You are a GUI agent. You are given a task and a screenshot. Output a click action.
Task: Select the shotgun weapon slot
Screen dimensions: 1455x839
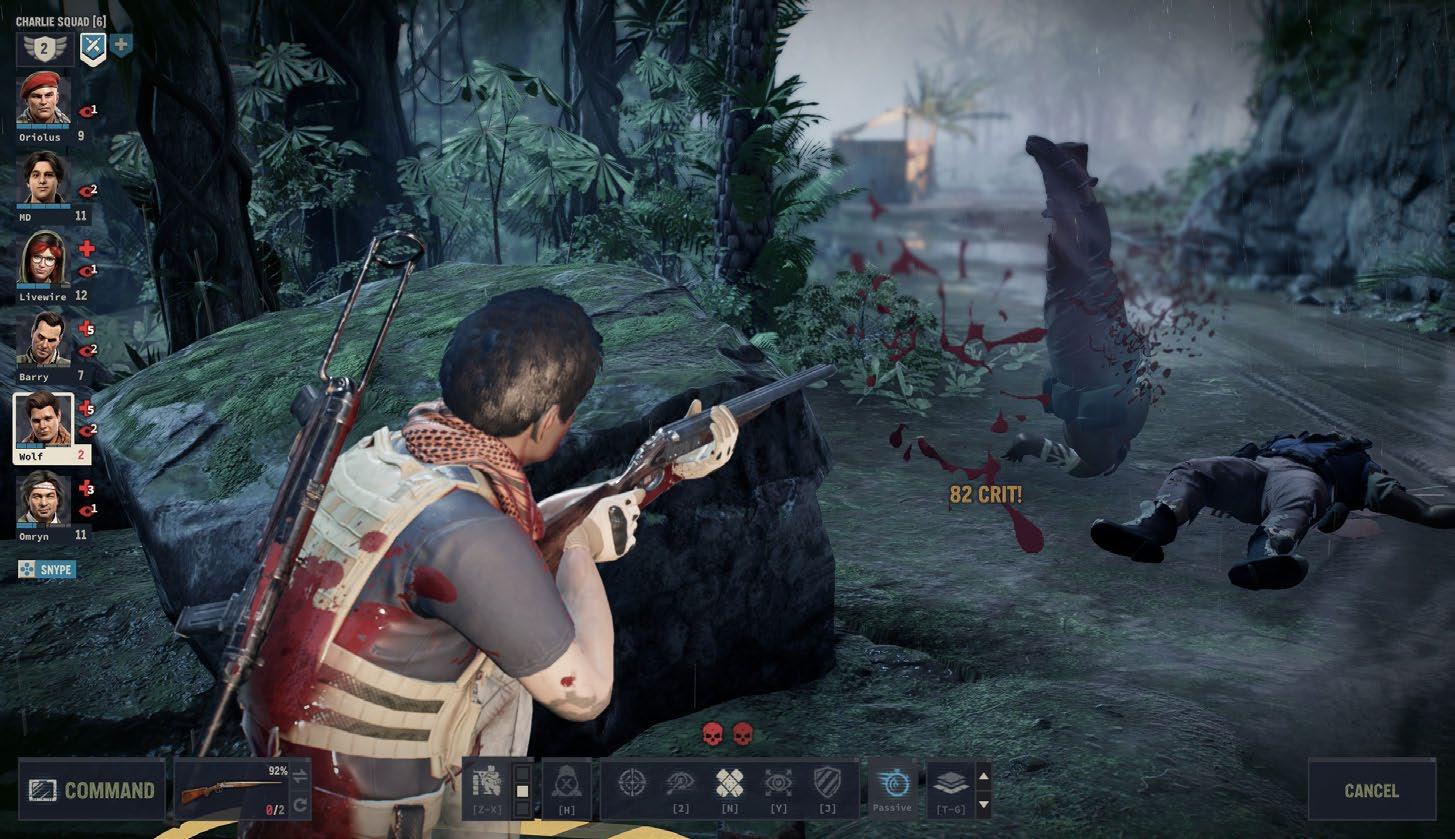tap(231, 791)
